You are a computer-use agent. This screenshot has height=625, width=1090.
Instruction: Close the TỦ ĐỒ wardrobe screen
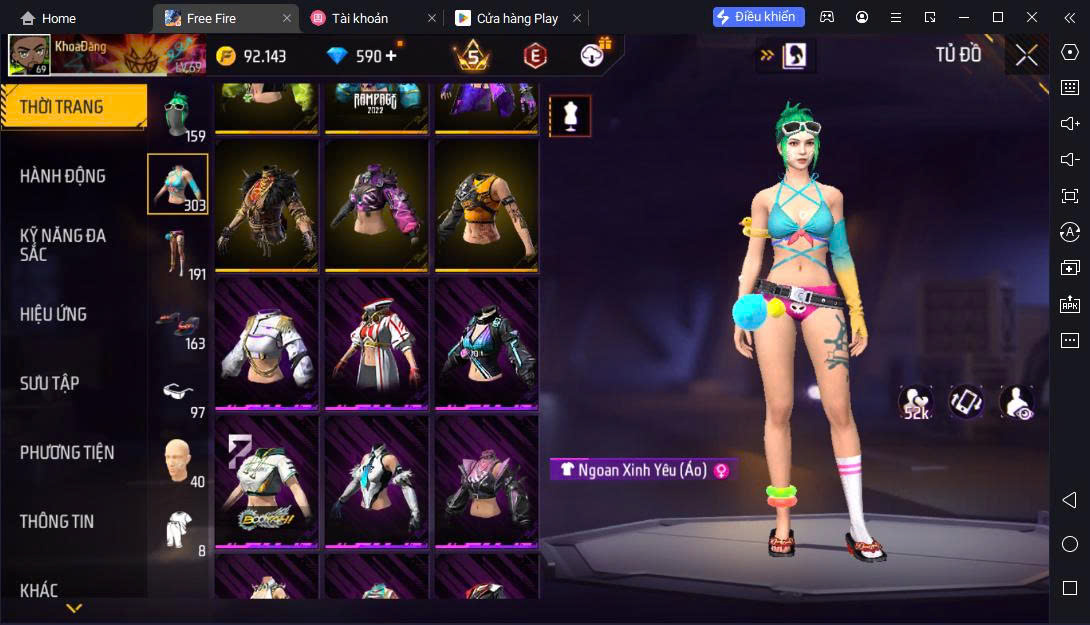pyautogui.click(x=1026, y=55)
